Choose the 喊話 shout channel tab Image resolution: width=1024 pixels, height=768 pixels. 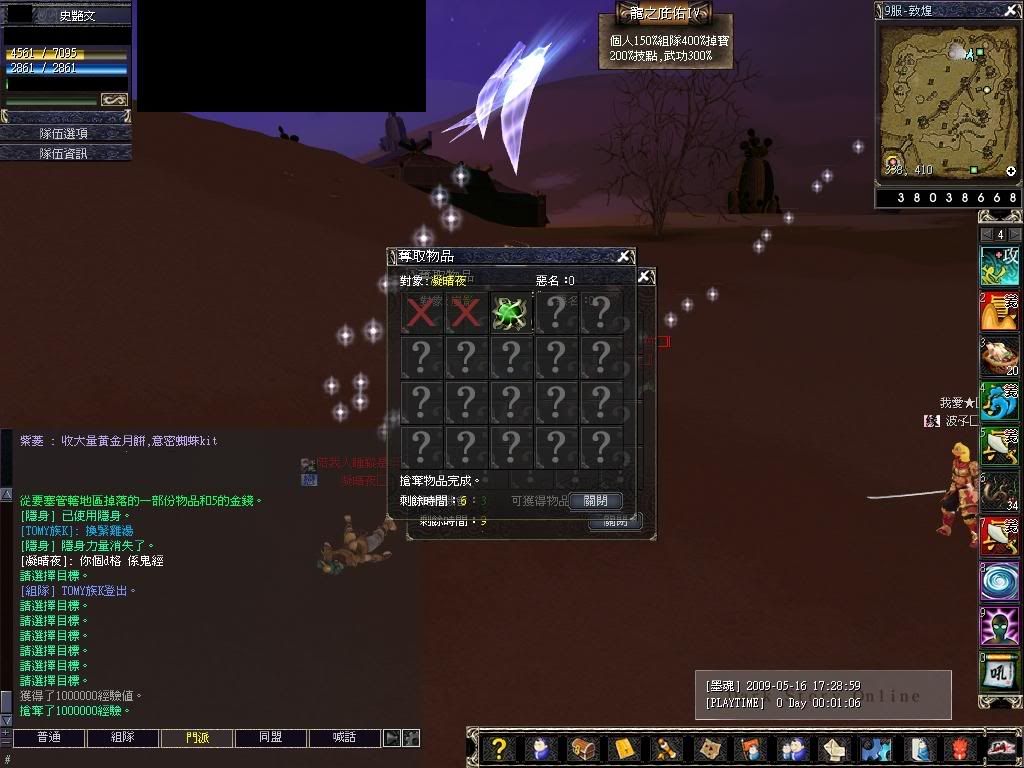tap(345, 738)
